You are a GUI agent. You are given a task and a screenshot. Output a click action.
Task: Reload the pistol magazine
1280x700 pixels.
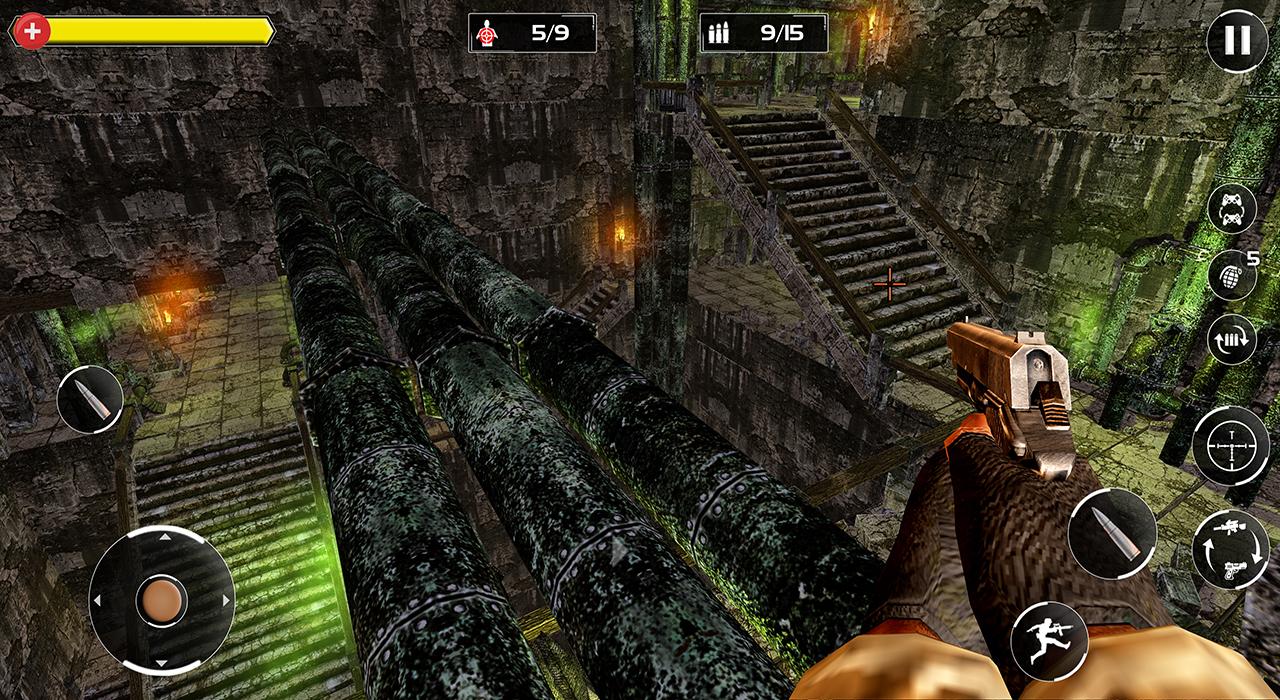[x=1231, y=340]
